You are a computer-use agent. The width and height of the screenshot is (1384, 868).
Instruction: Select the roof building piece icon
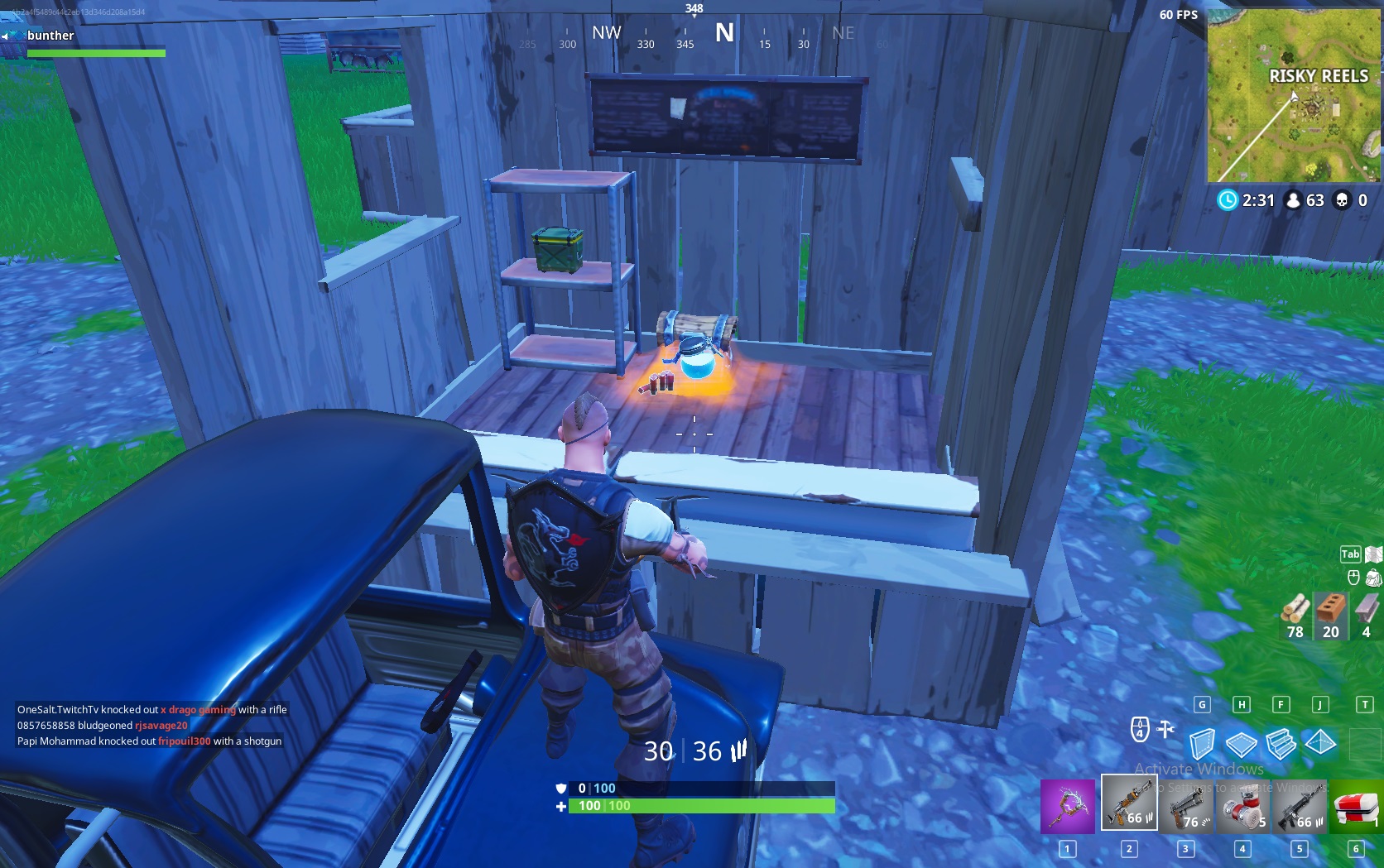pos(1322,744)
